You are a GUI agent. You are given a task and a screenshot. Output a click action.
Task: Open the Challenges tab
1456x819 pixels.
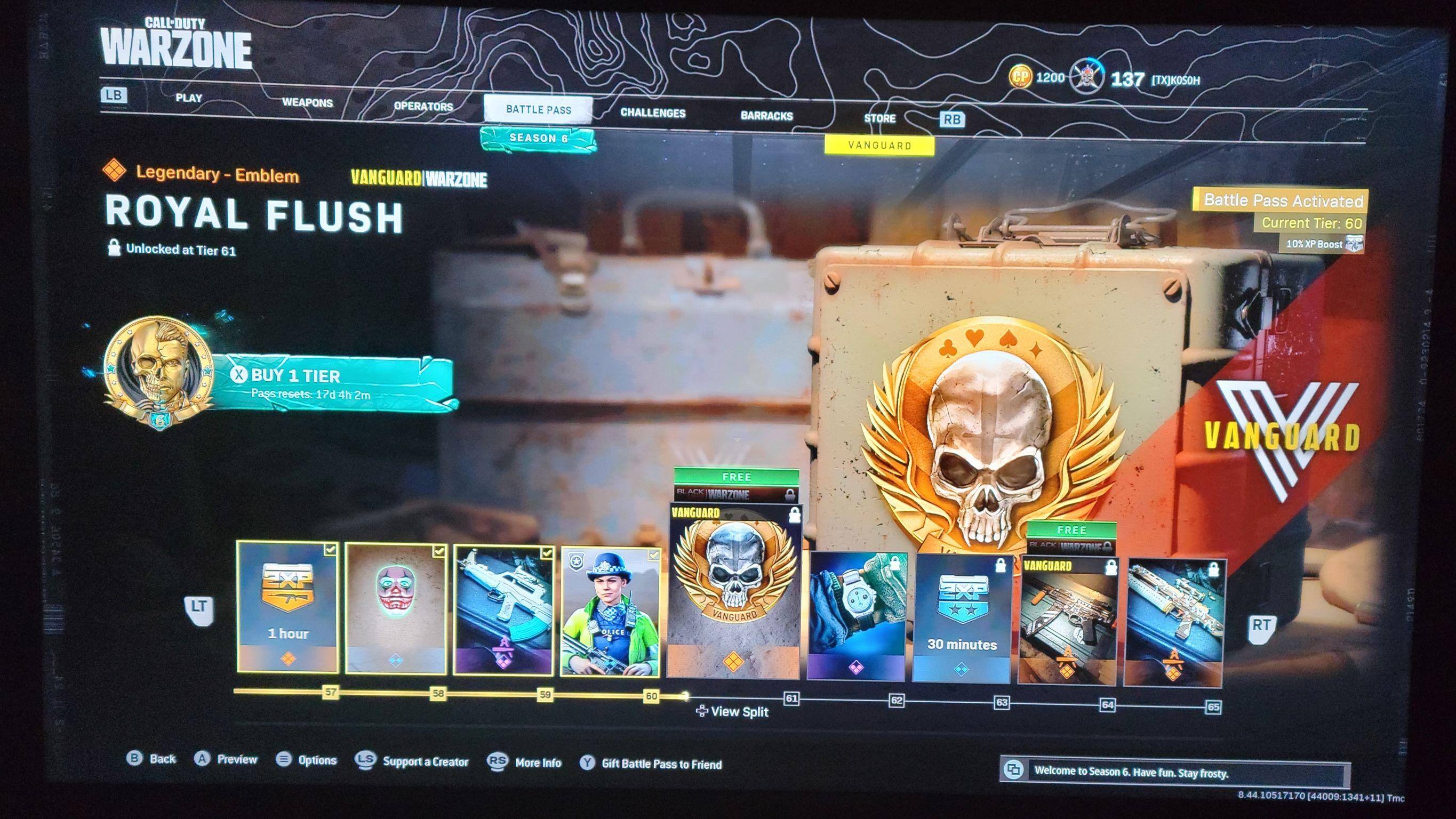[653, 113]
